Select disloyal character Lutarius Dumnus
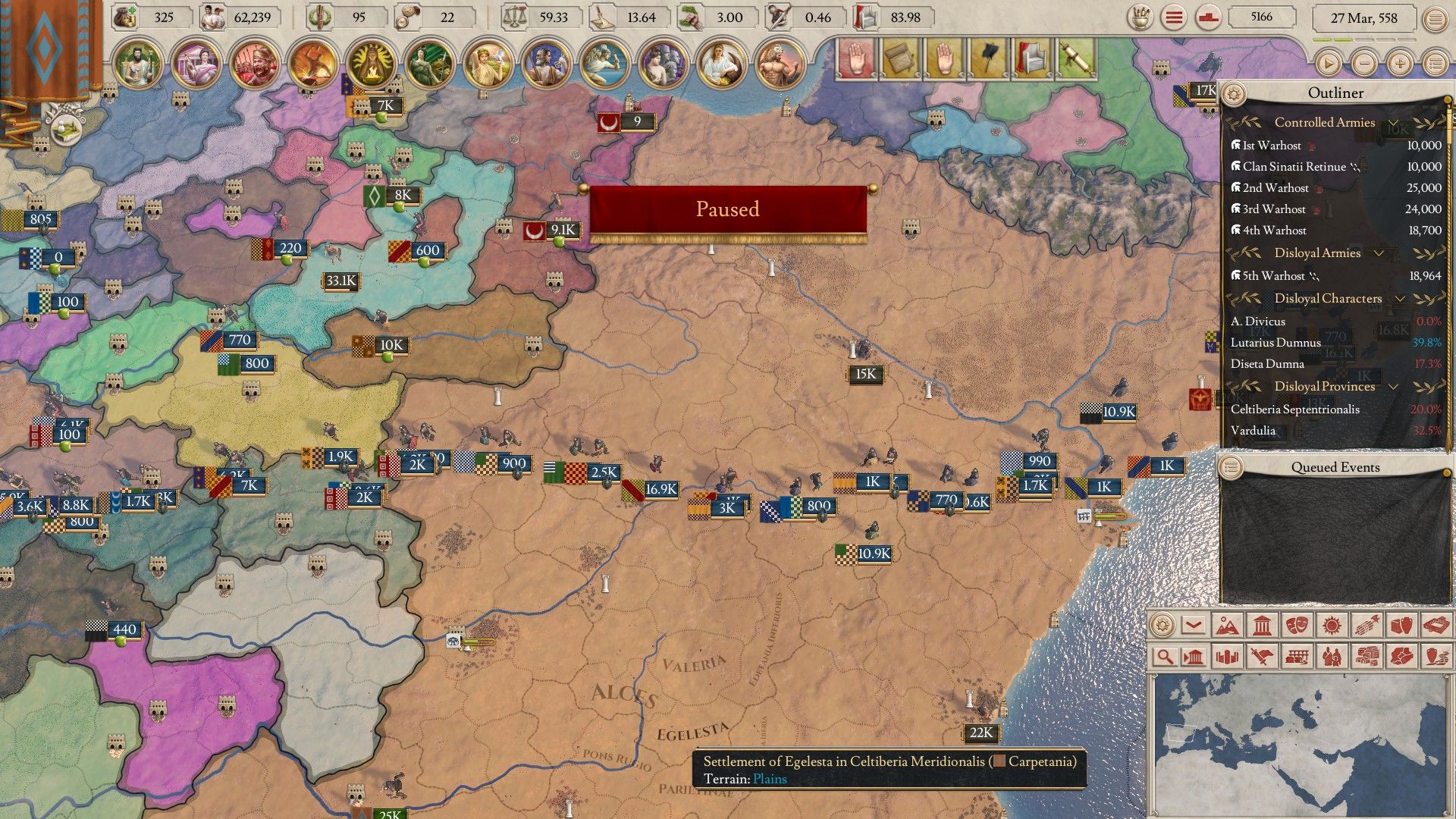This screenshot has height=819, width=1456. point(1274,341)
